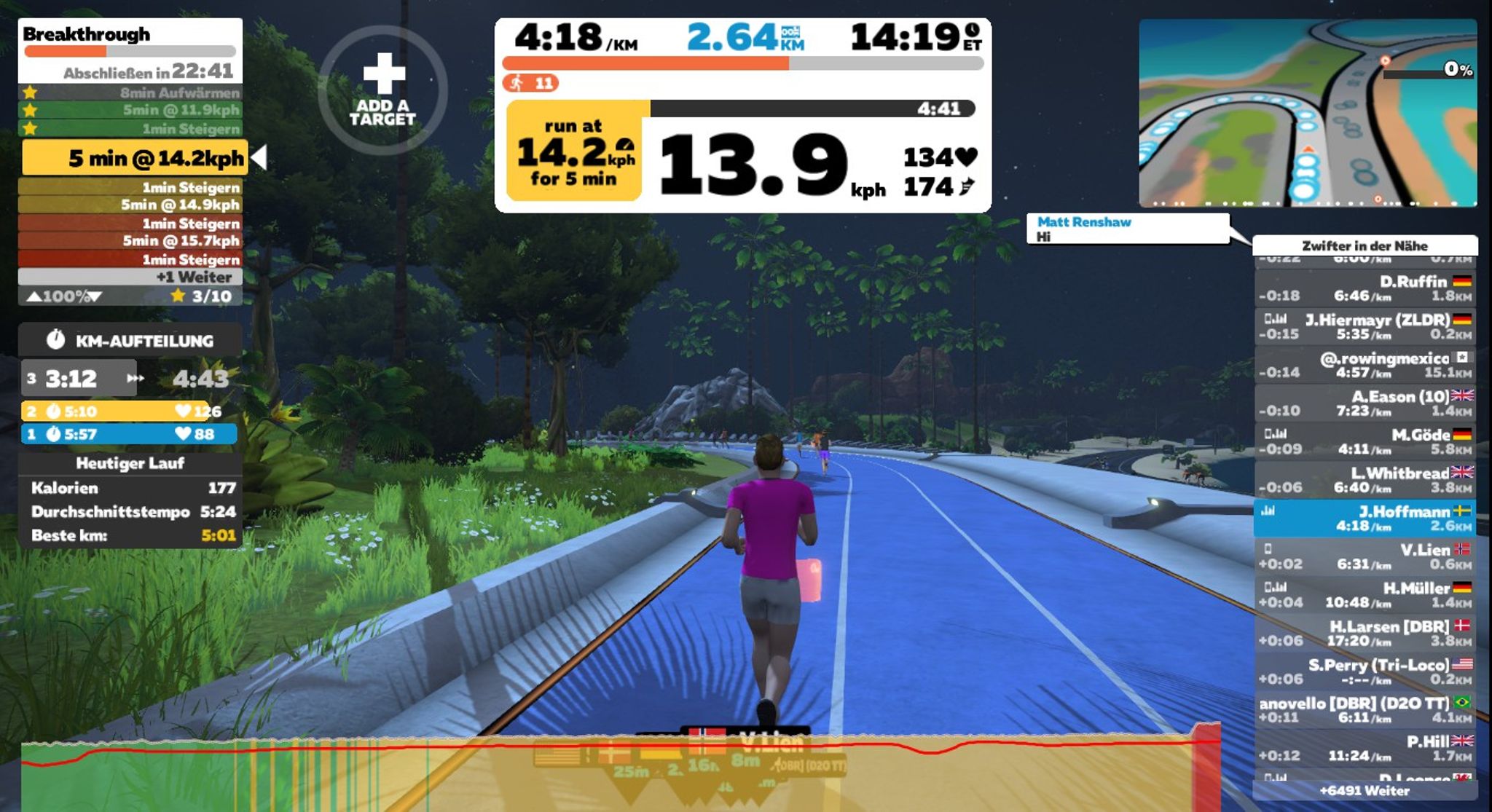
Task: Decrease workout intensity with the down arrow
Action: coord(95,296)
